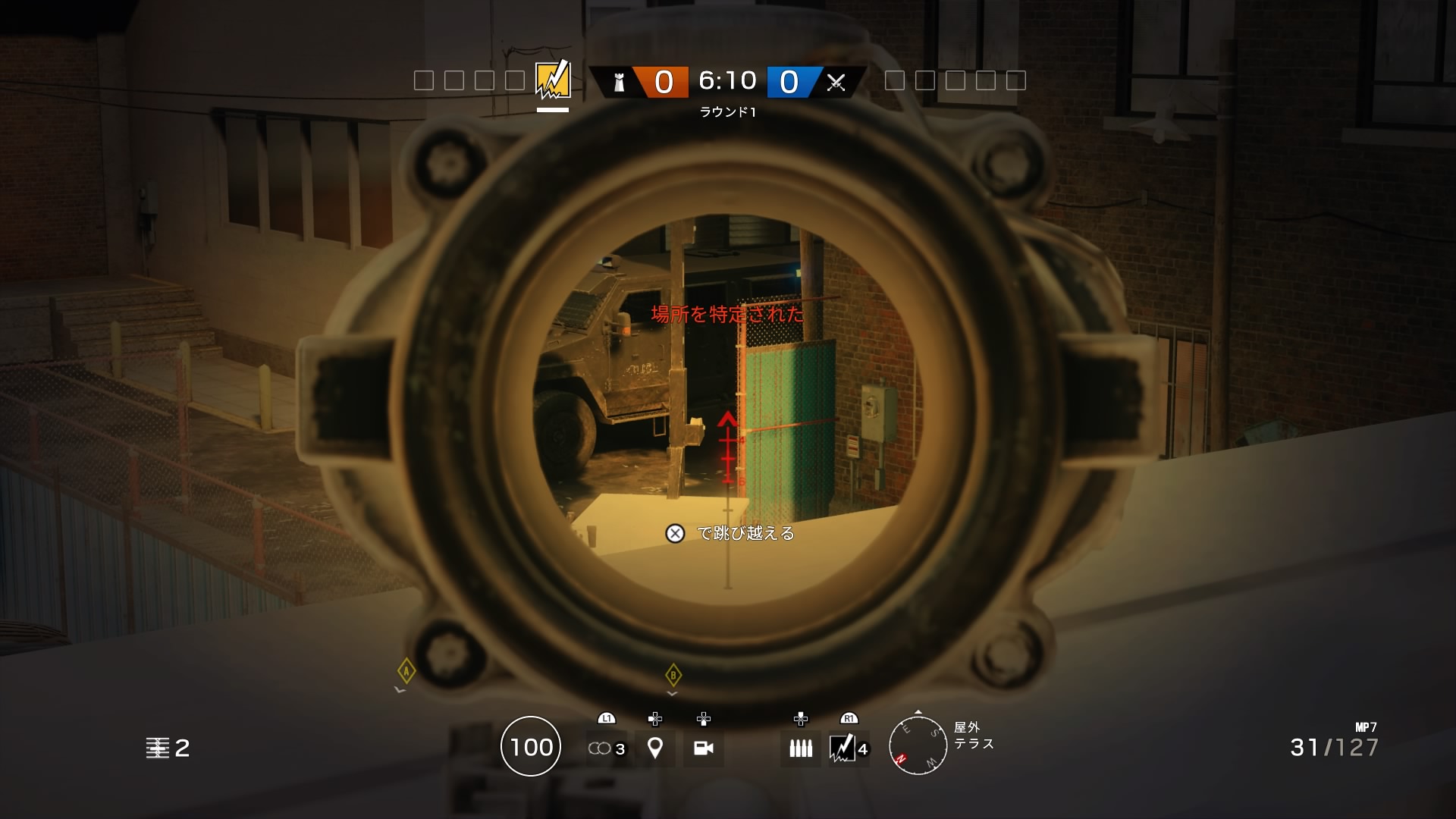Click the round timer showing 6:10
The height and width of the screenshot is (819, 1456).
[727, 81]
